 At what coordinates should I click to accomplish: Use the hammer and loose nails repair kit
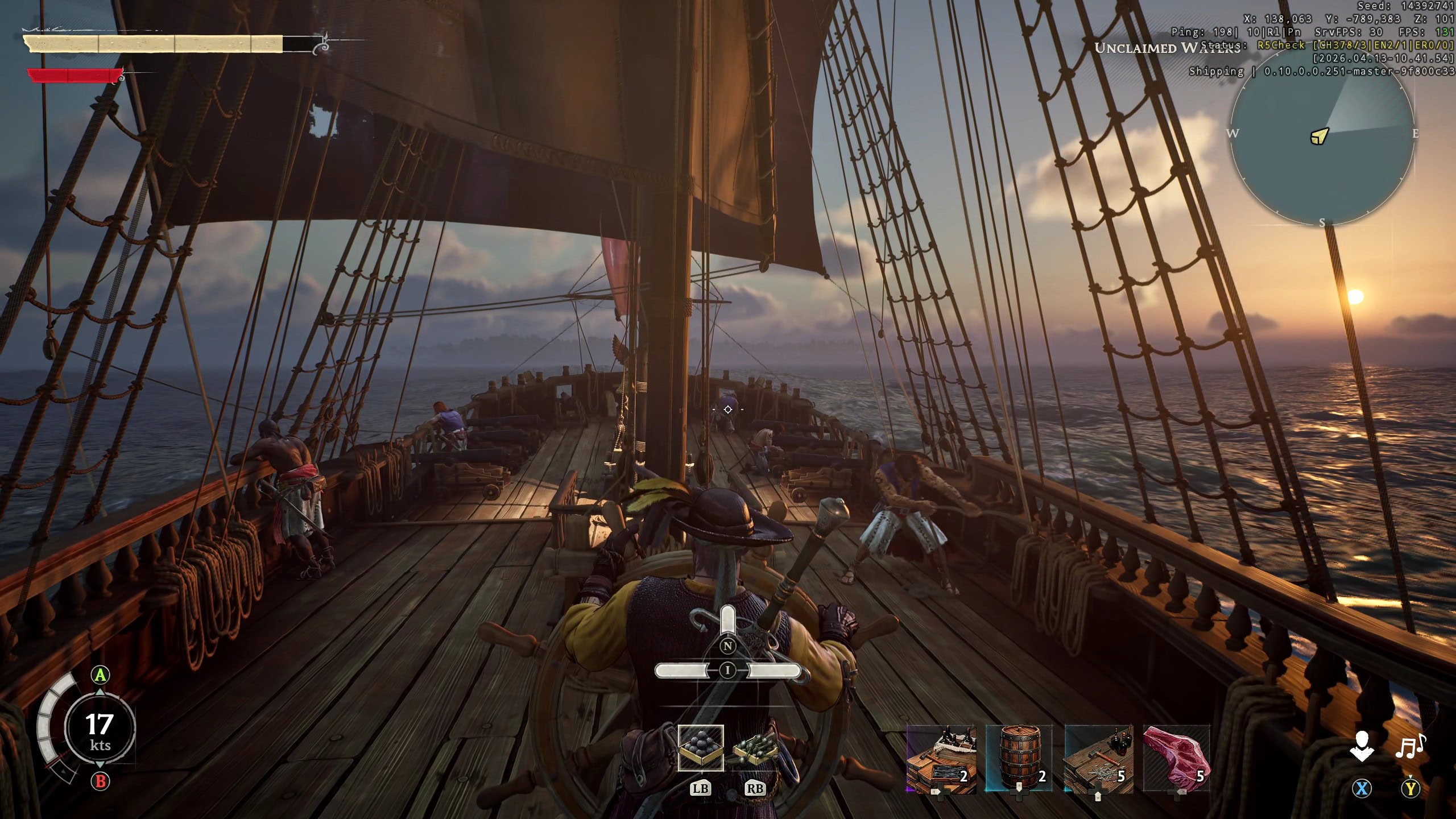point(1098,759)
